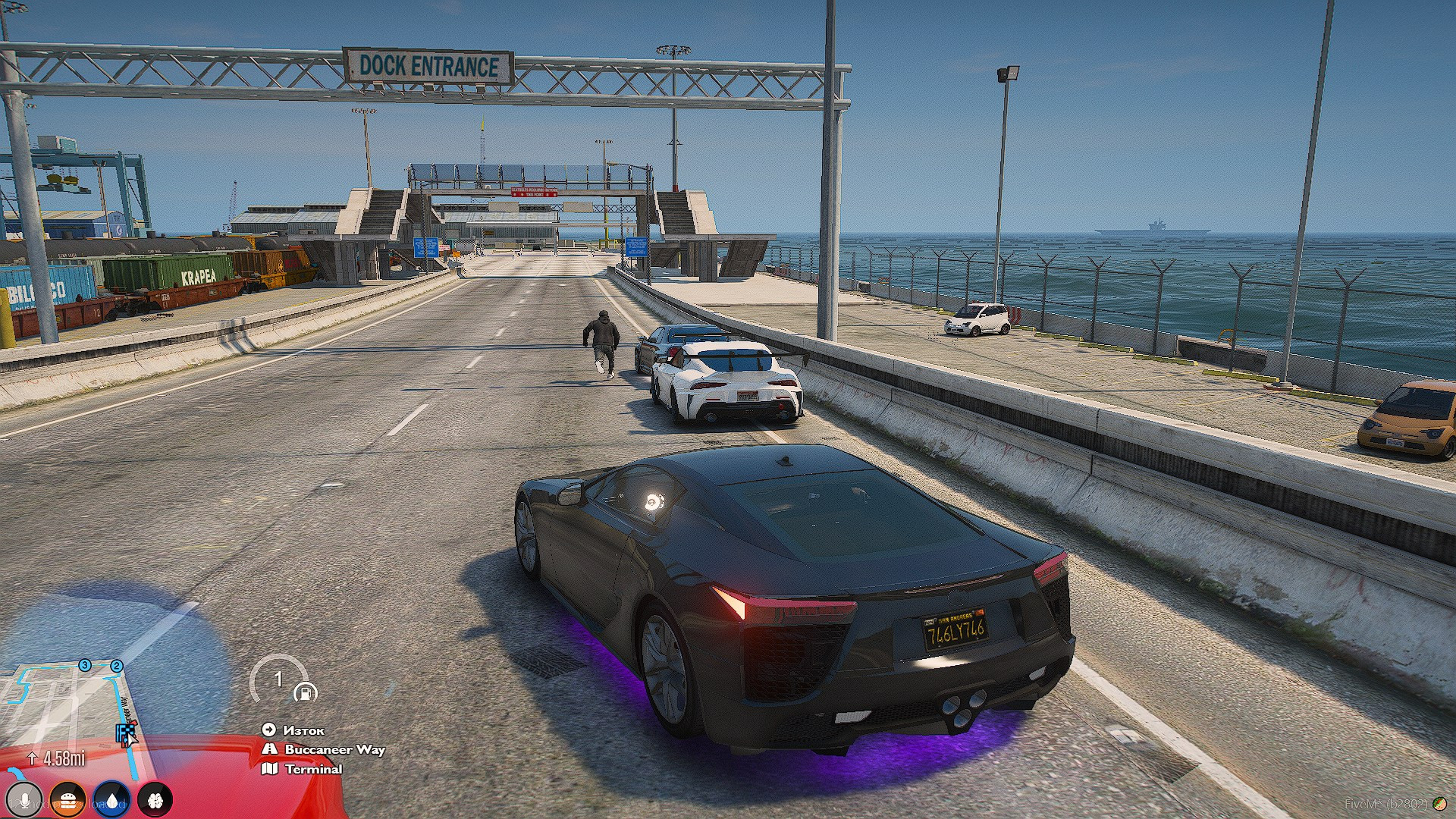Click the checkered flag marker on minimap

(x=125, y=733)
